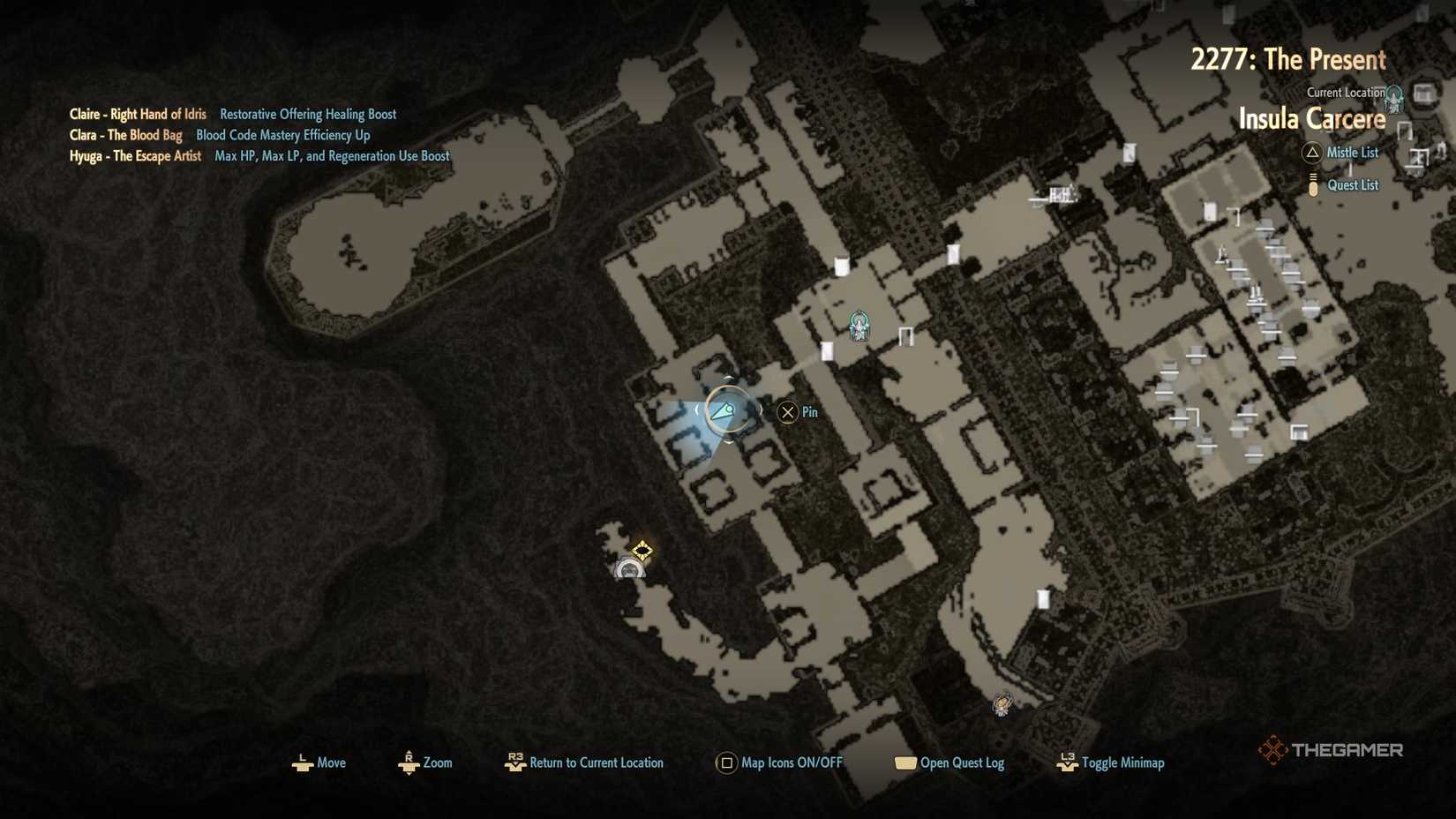Viewport: 1456px width, 819px height.
Task: Click the NPC icon below the gold marker
Action: [x=627, y=570]
